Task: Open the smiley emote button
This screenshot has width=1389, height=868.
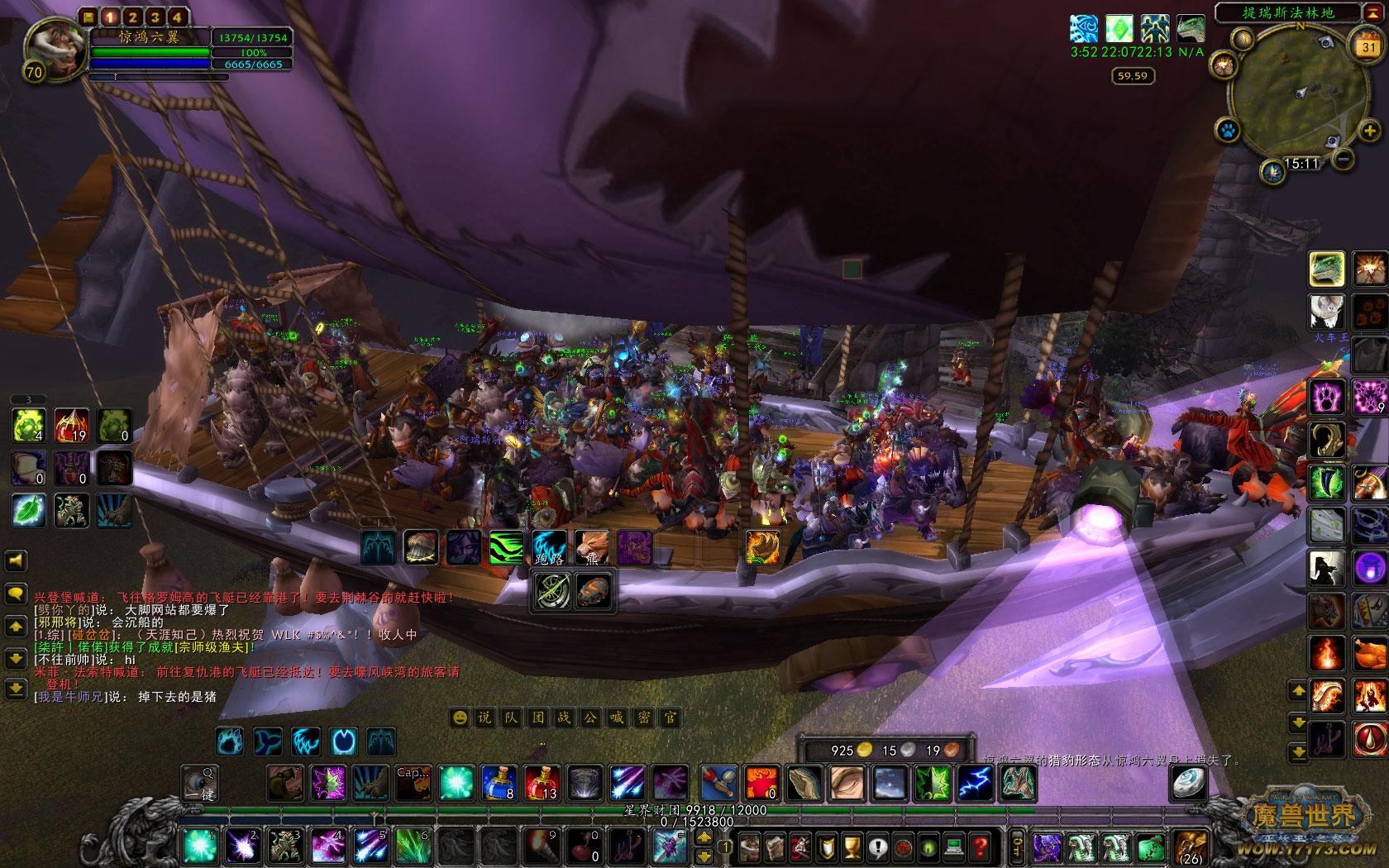Action: pos(459,718)
